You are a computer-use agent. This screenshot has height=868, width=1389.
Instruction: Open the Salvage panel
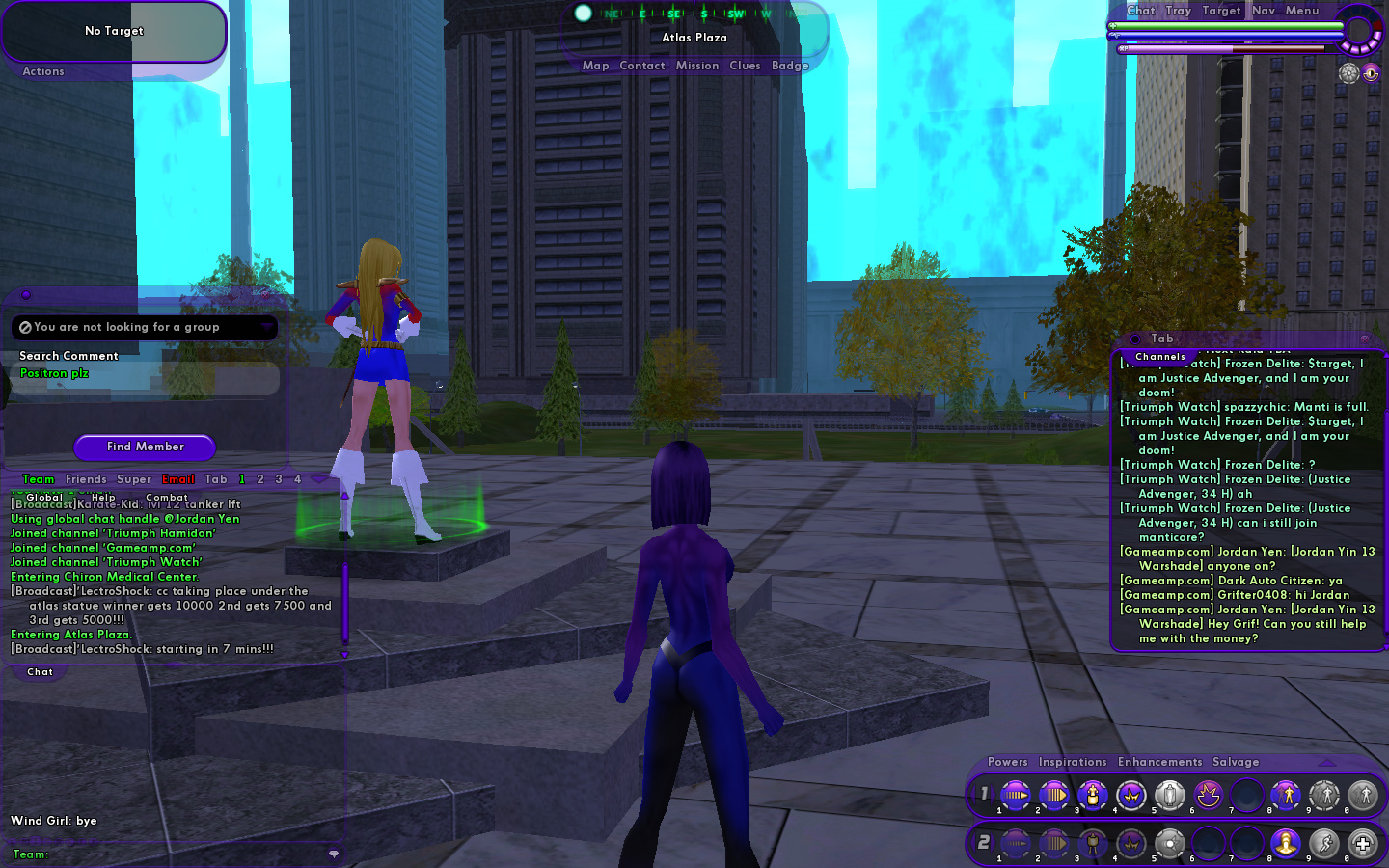pos(1236,762)
